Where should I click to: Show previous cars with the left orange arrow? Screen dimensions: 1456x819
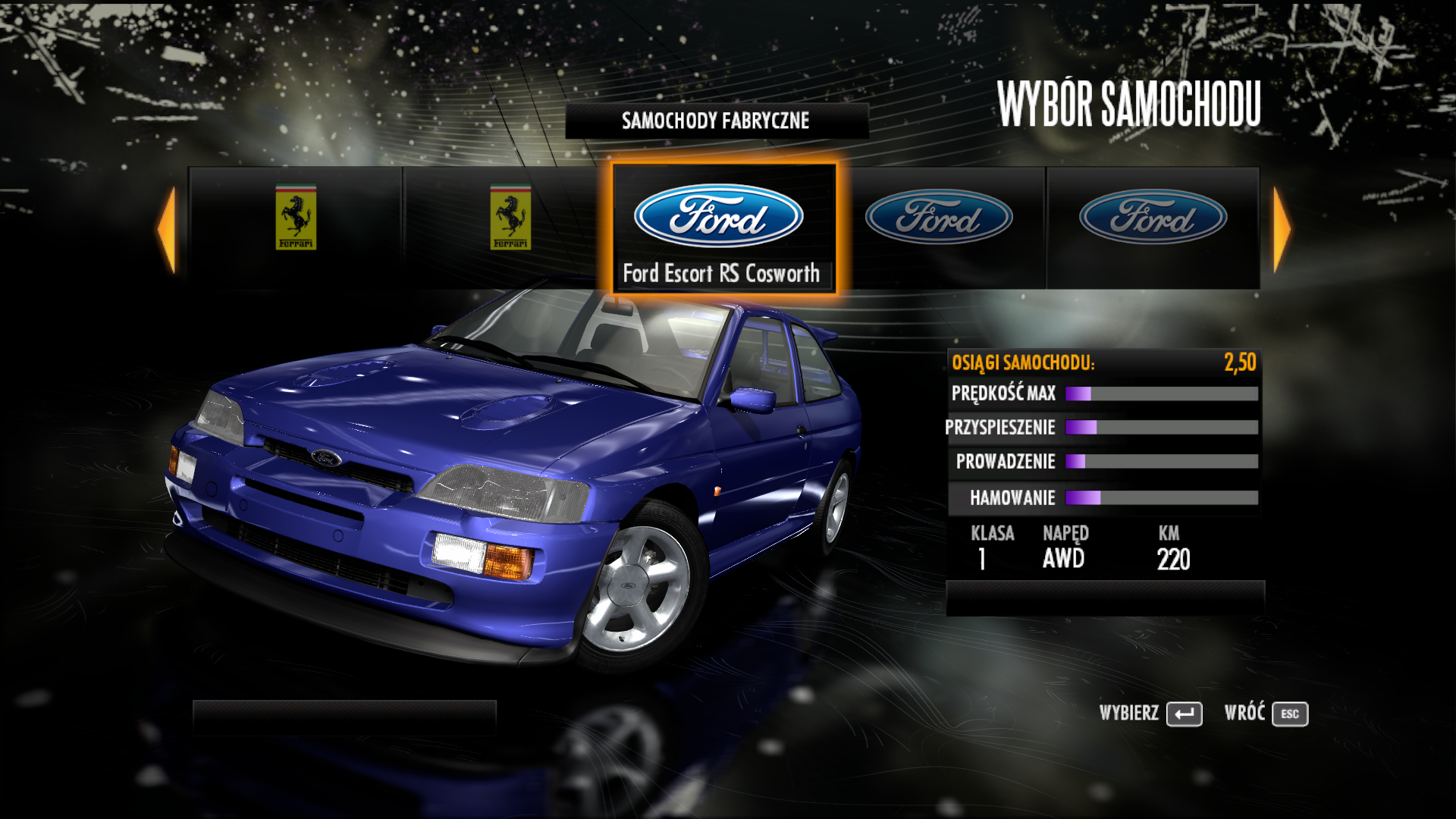coord(168,229)
